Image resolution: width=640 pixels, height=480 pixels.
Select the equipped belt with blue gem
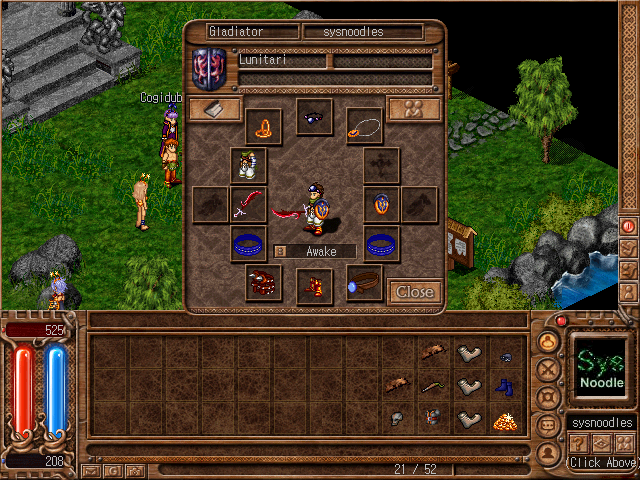pos(364,282)
